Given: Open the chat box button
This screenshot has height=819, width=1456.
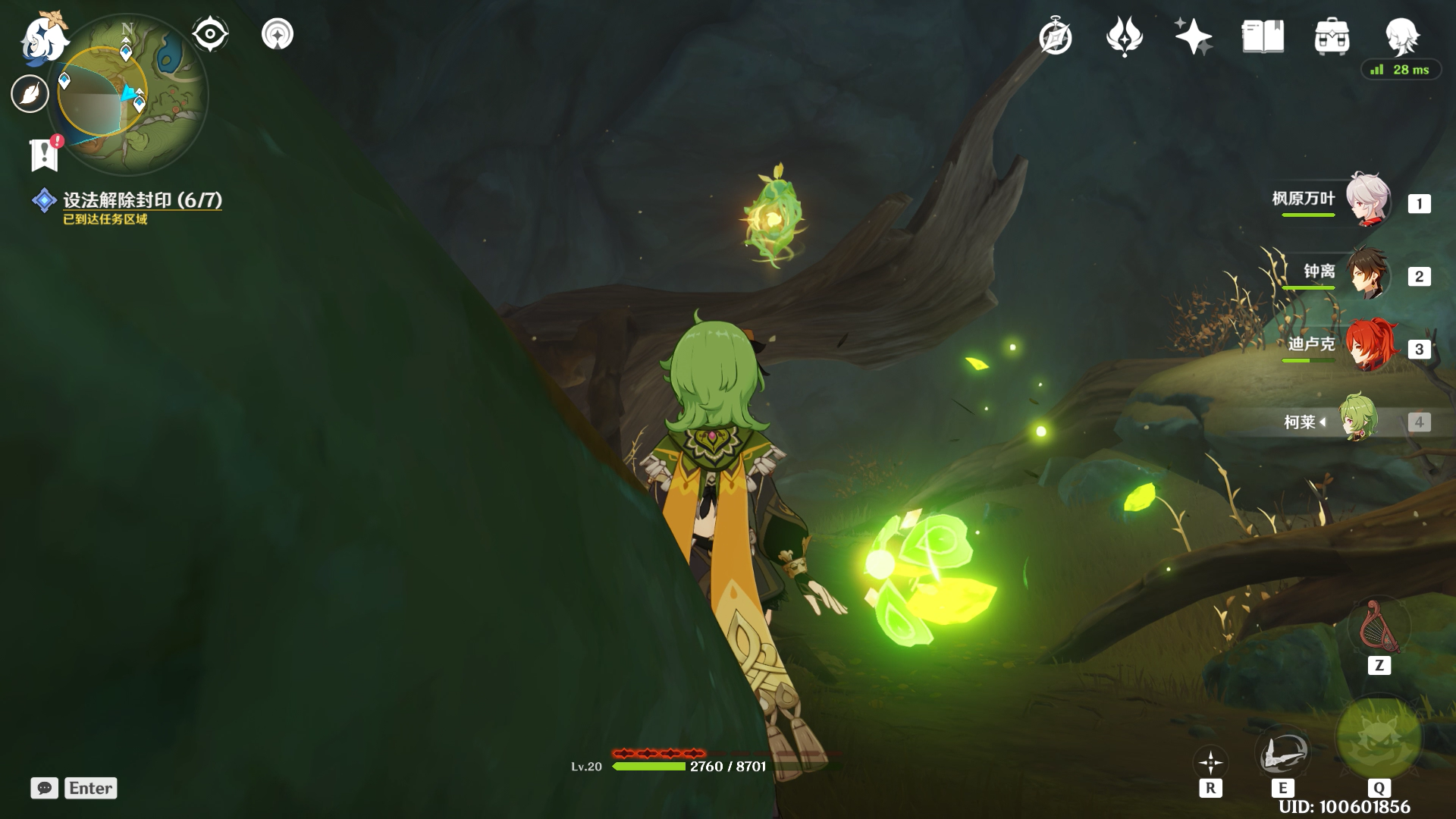Looking at the screenshot, I should (x=45, y=788).
